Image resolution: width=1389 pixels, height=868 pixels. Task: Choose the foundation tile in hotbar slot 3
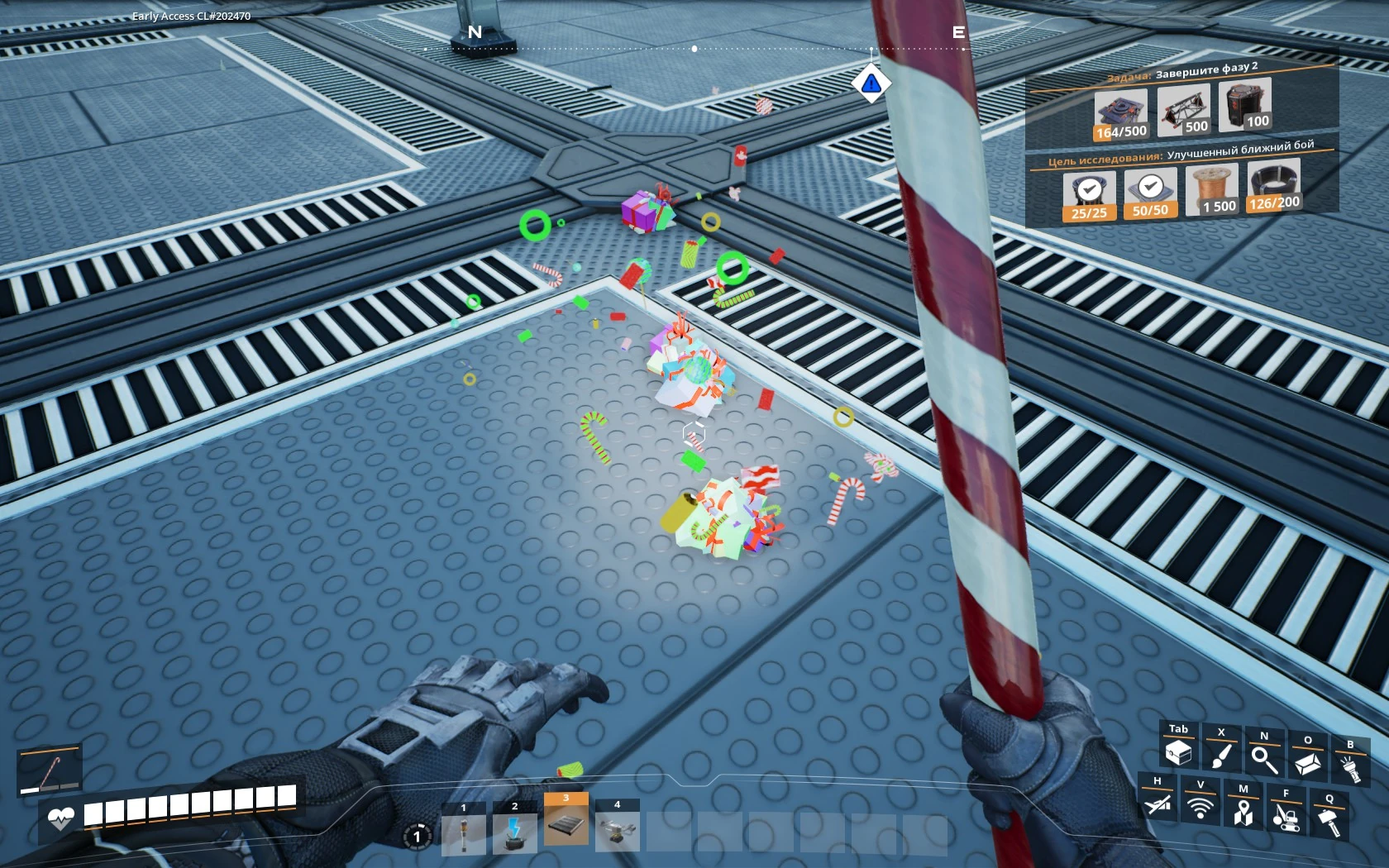(566, 823)
